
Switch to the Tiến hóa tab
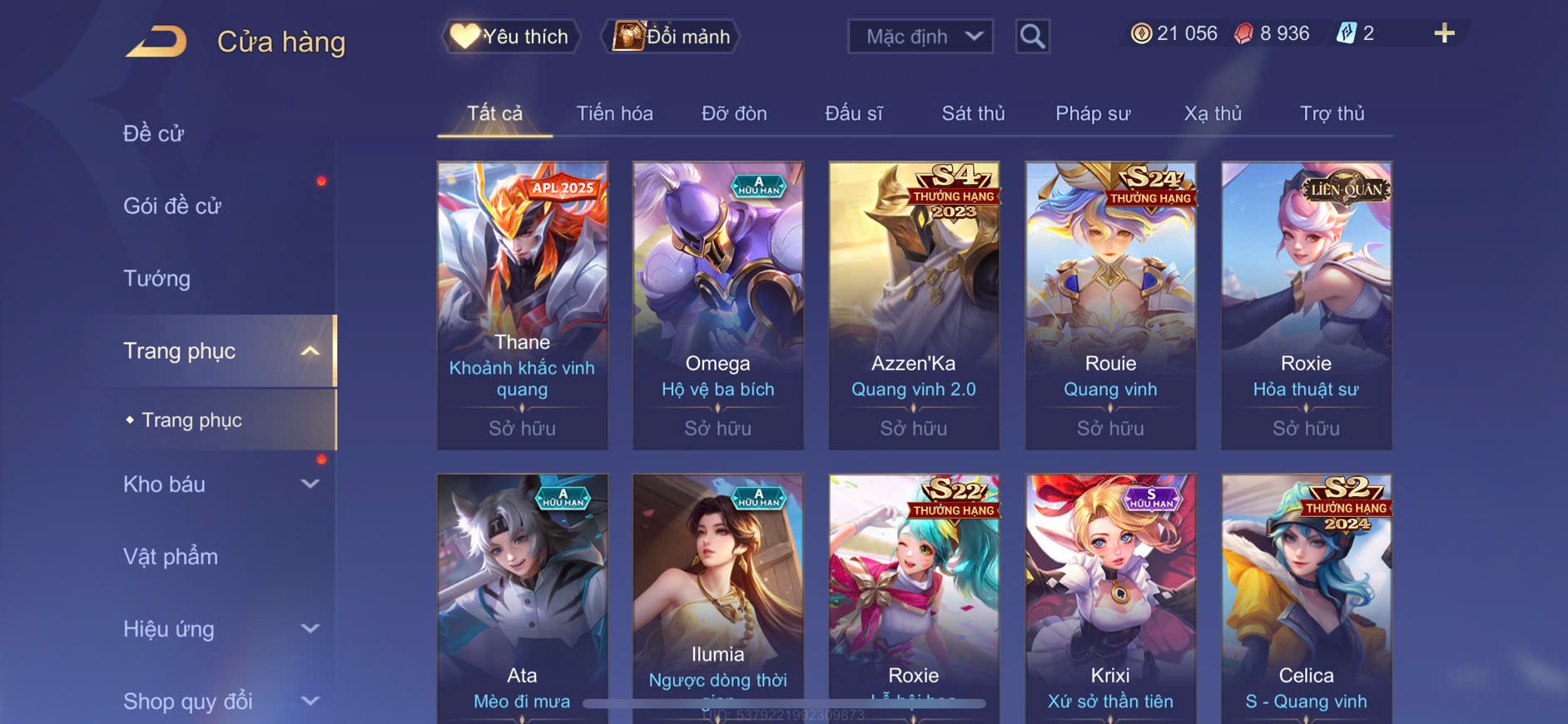pos(614,113)
